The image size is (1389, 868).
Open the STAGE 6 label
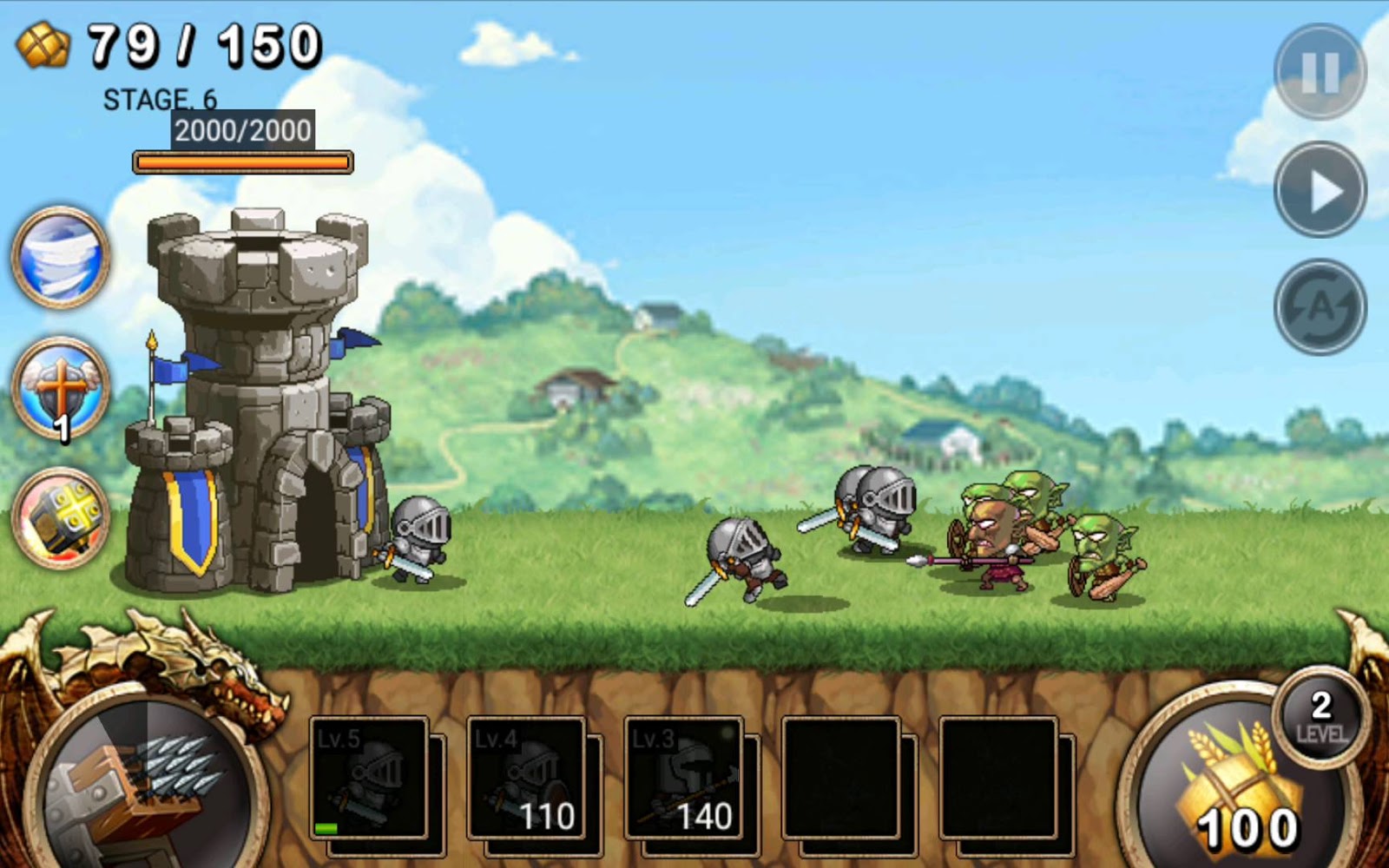(161, 98)
